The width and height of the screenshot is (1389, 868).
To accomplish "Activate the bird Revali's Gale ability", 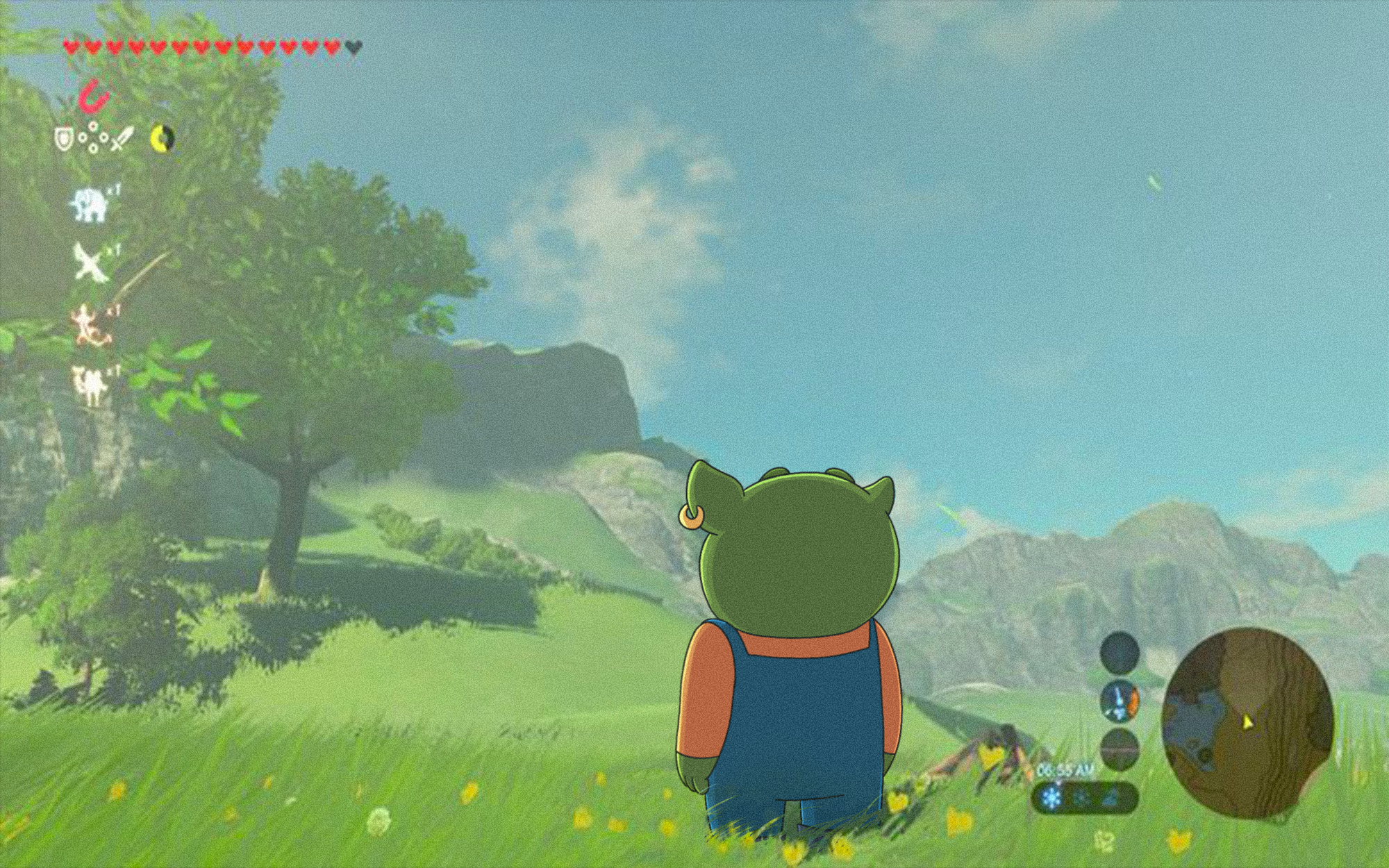I will [90, 262].
